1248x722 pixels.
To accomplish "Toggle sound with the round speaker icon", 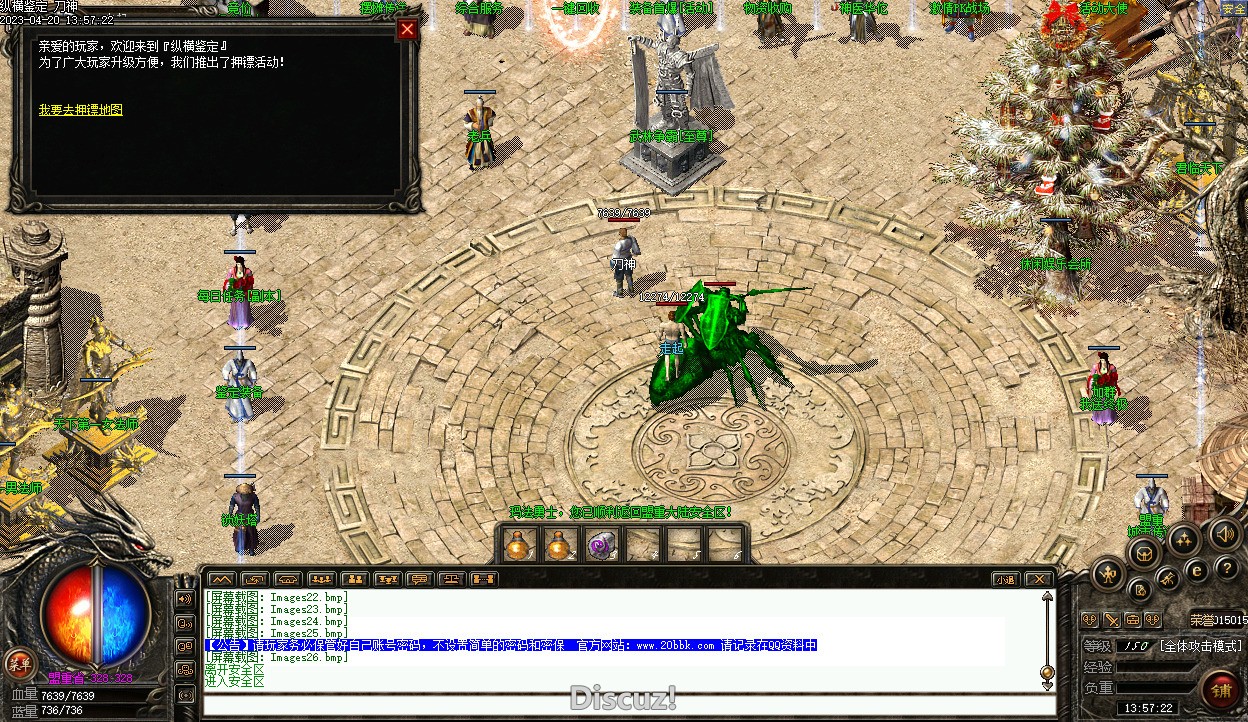I will 1225,534.
